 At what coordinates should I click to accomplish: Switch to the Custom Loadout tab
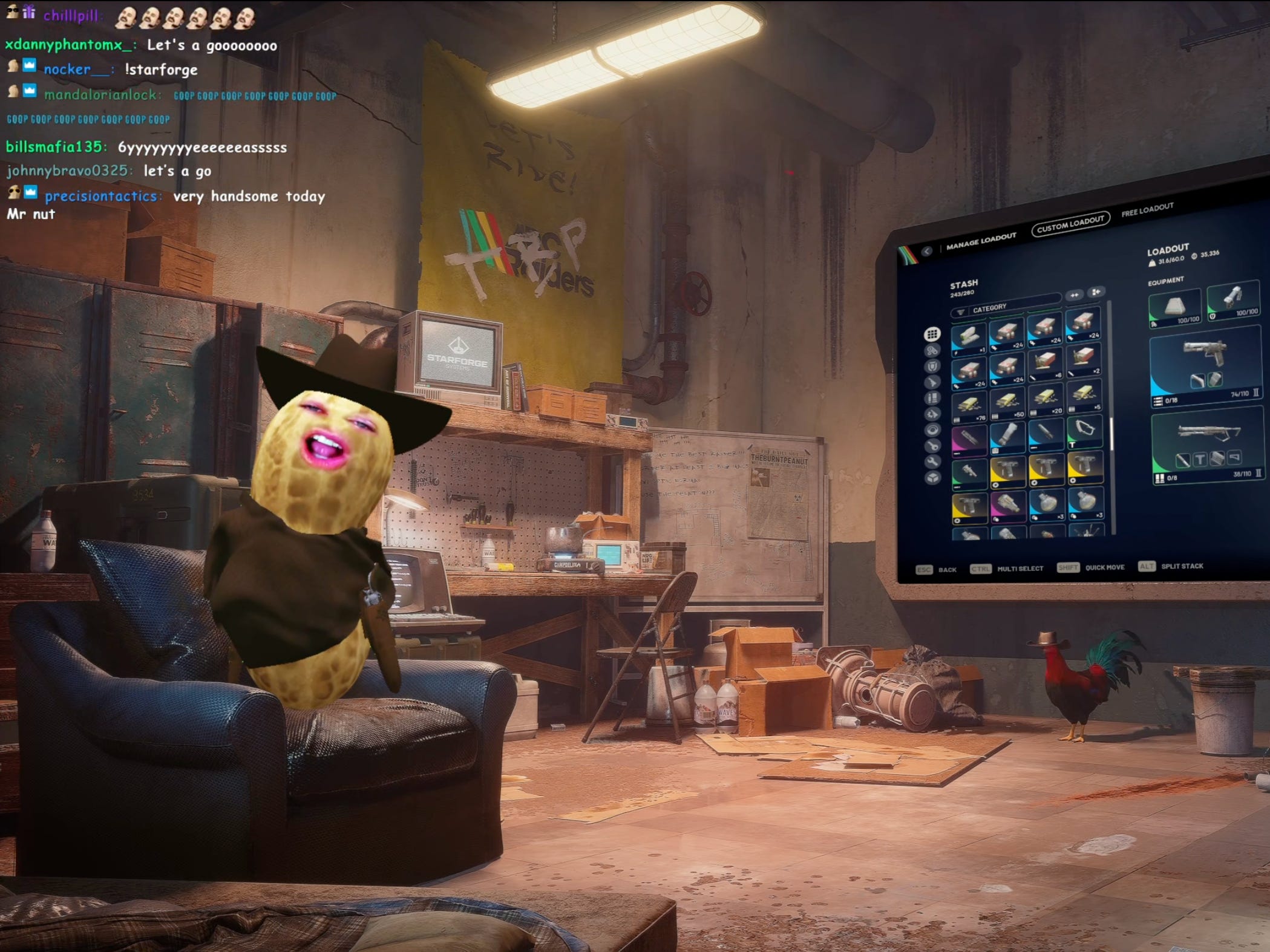[x=1070, y=224]
